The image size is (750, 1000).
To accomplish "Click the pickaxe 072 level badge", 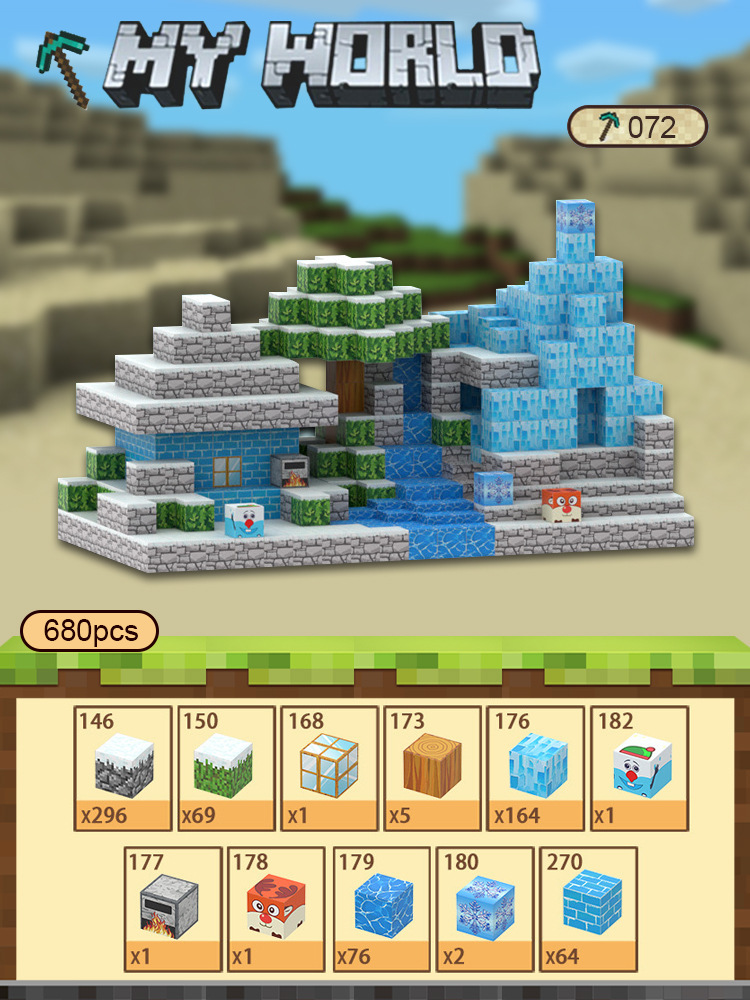I will coord(638,127).
